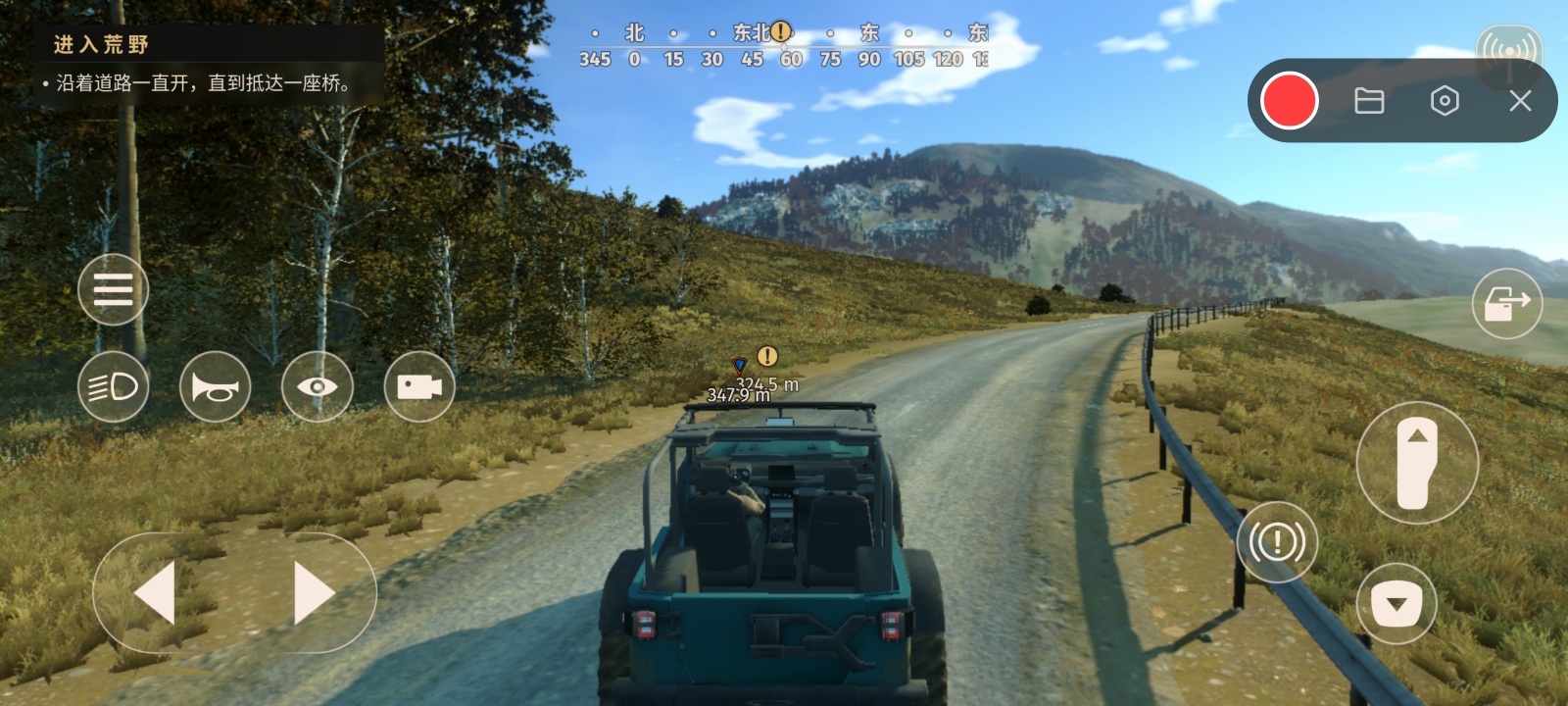The image size is (1568, 706).
Task: Start recording with the red button
Action: pos(1289,101)
